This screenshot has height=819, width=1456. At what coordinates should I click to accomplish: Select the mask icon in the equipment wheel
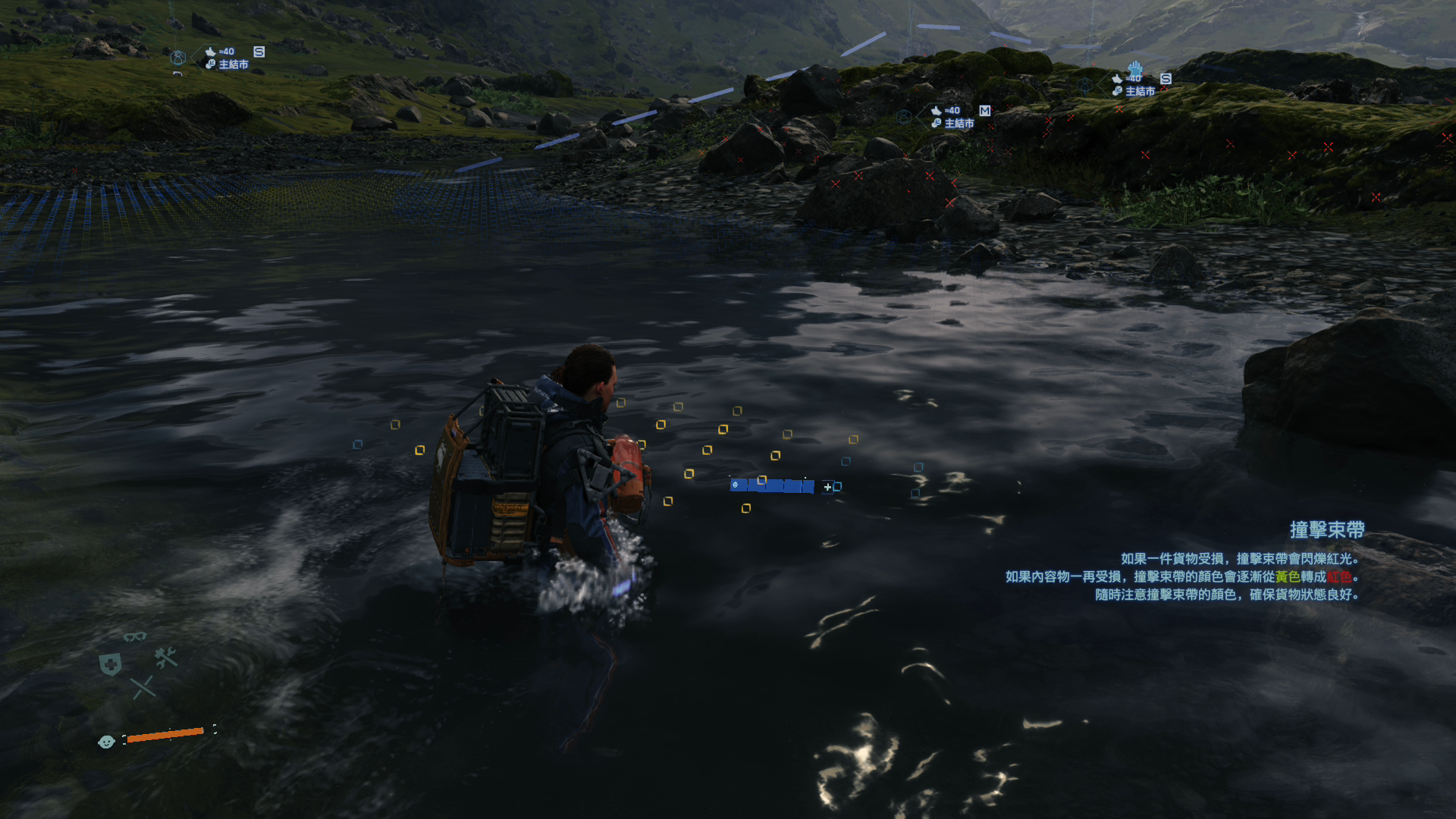(135, 636)
